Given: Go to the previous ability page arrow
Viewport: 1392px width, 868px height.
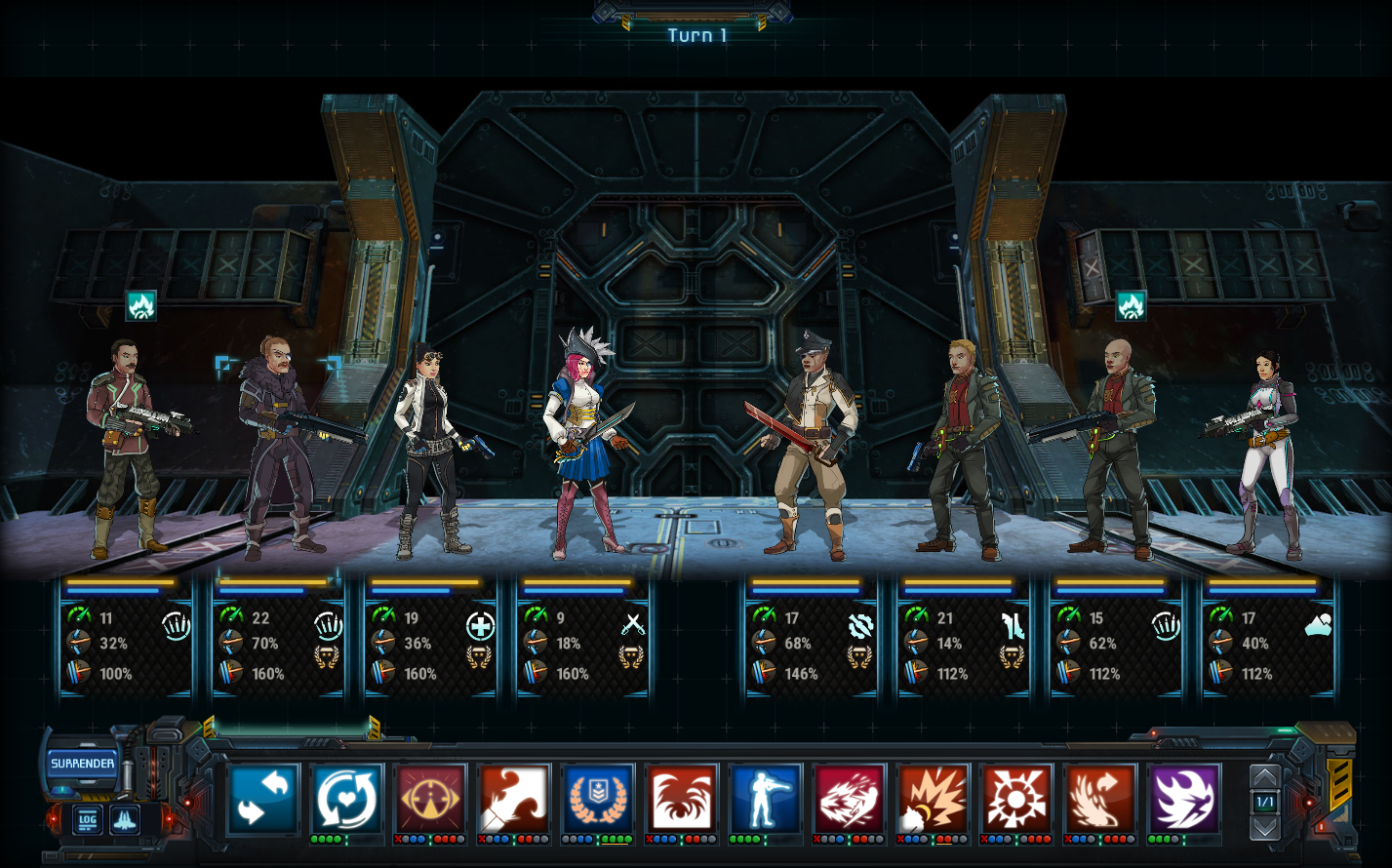Looking at the screenshot, I should pyautogui.click(x=1264, y=778).
